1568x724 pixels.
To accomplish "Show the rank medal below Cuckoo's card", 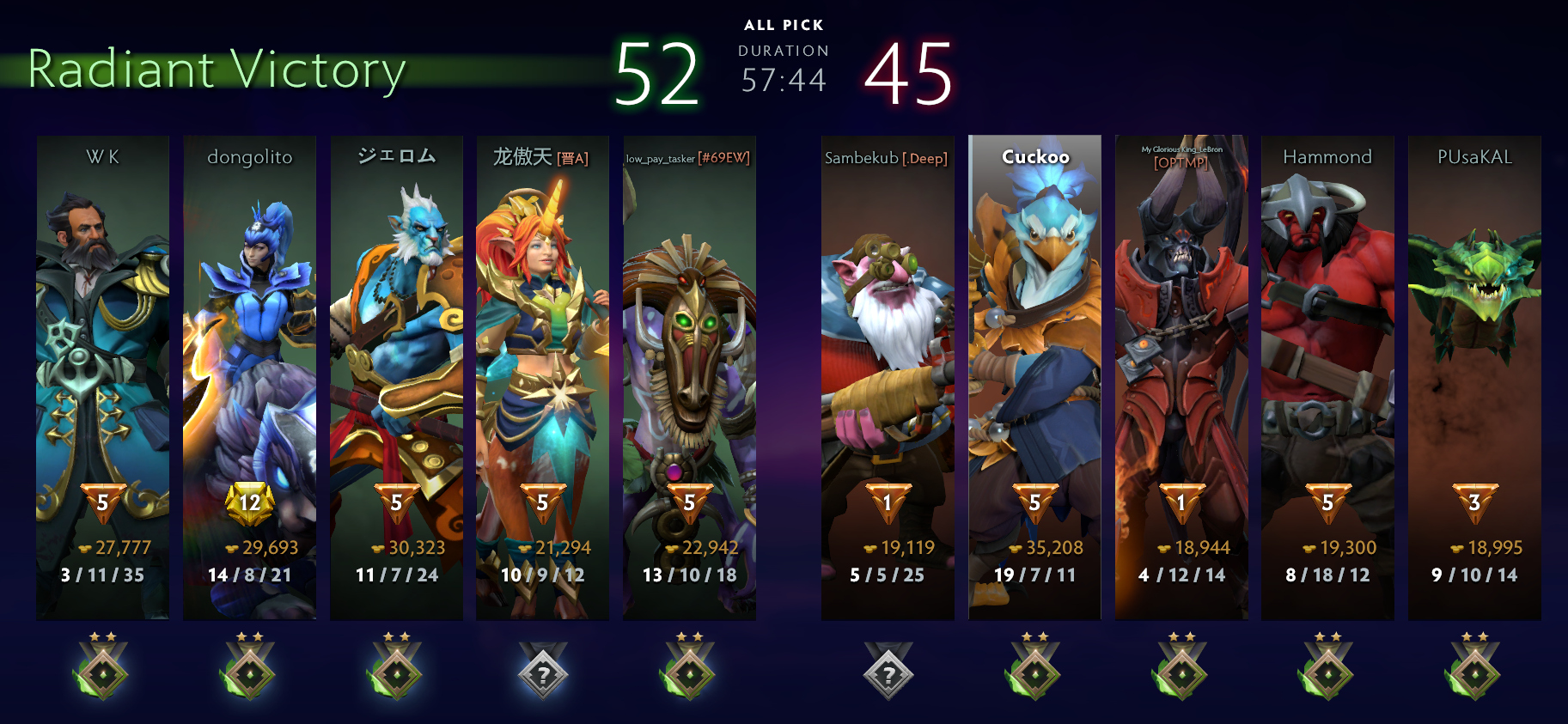I will (1034, 667).
